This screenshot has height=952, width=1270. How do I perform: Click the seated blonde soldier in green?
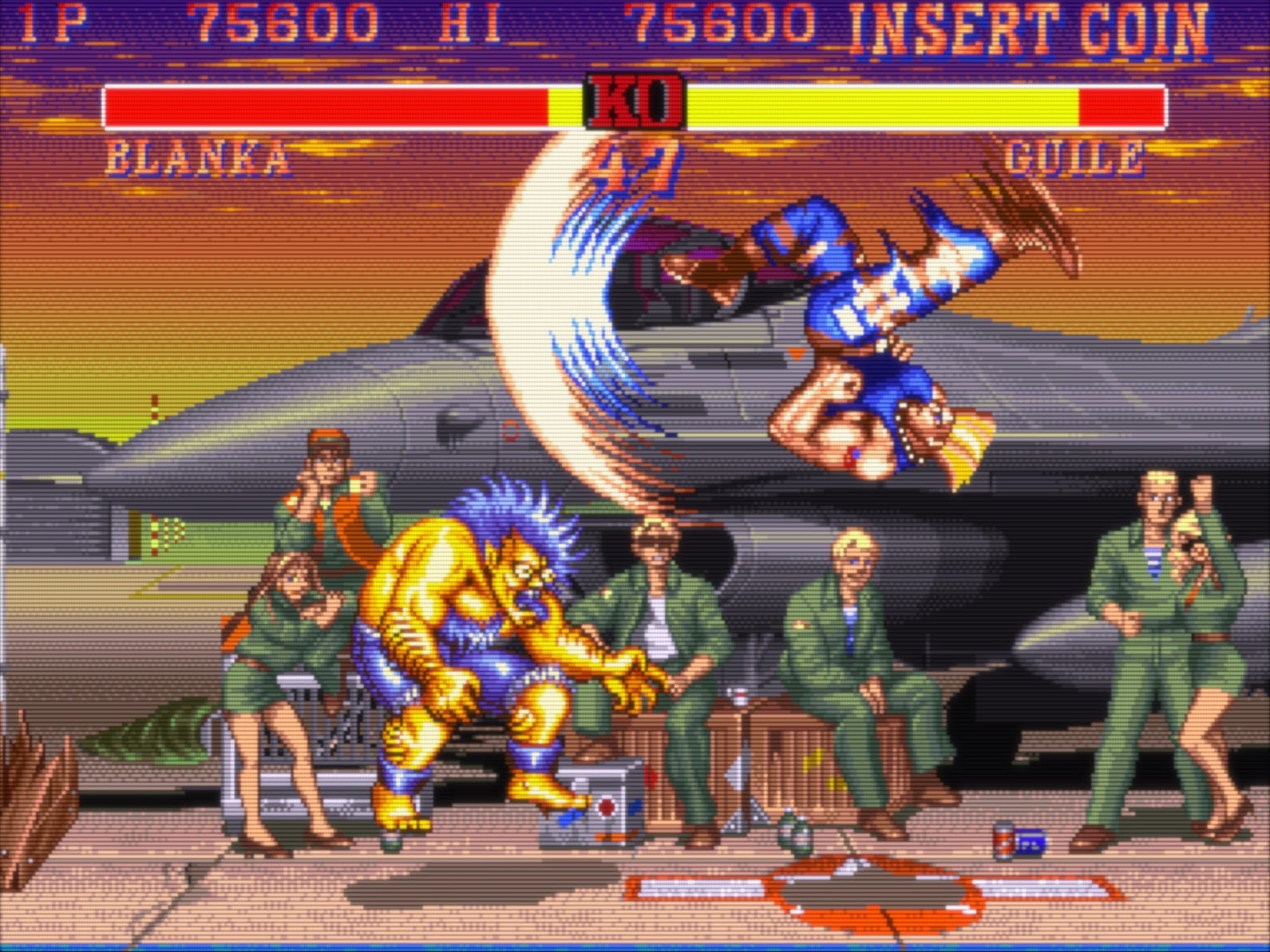(x=854, y=638)
